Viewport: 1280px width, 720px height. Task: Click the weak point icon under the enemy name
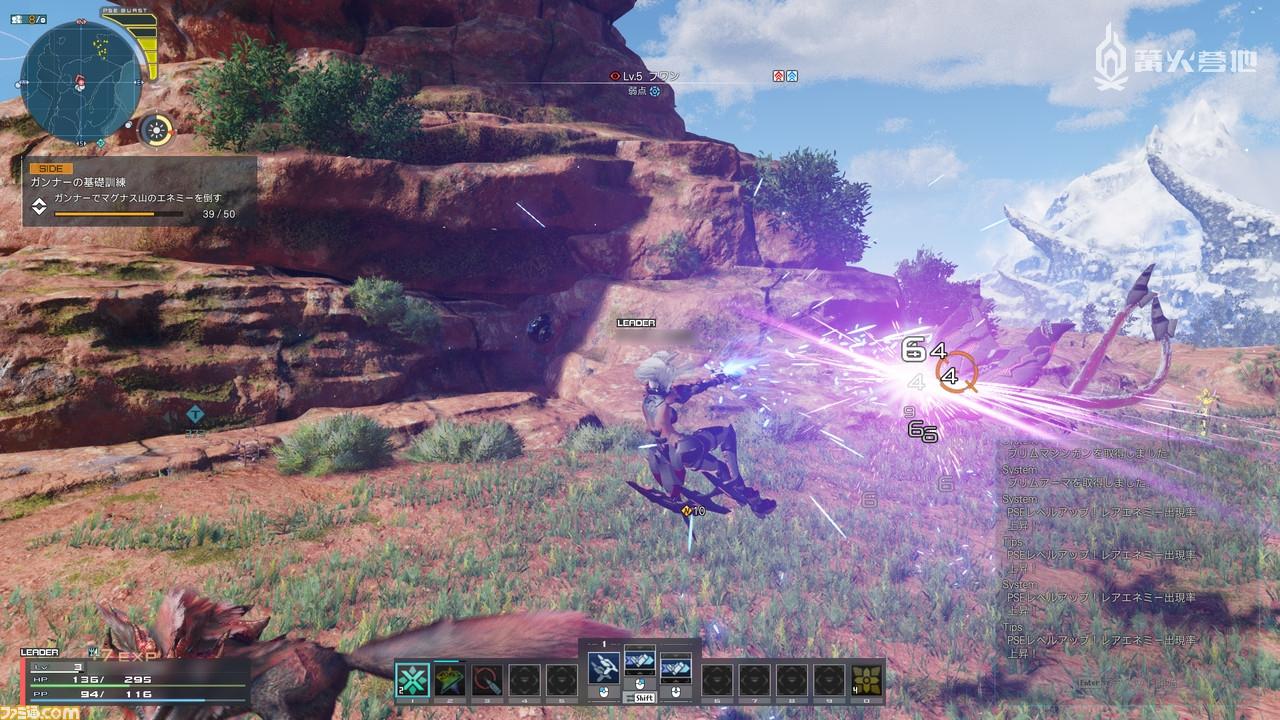[x=653, y=90]
